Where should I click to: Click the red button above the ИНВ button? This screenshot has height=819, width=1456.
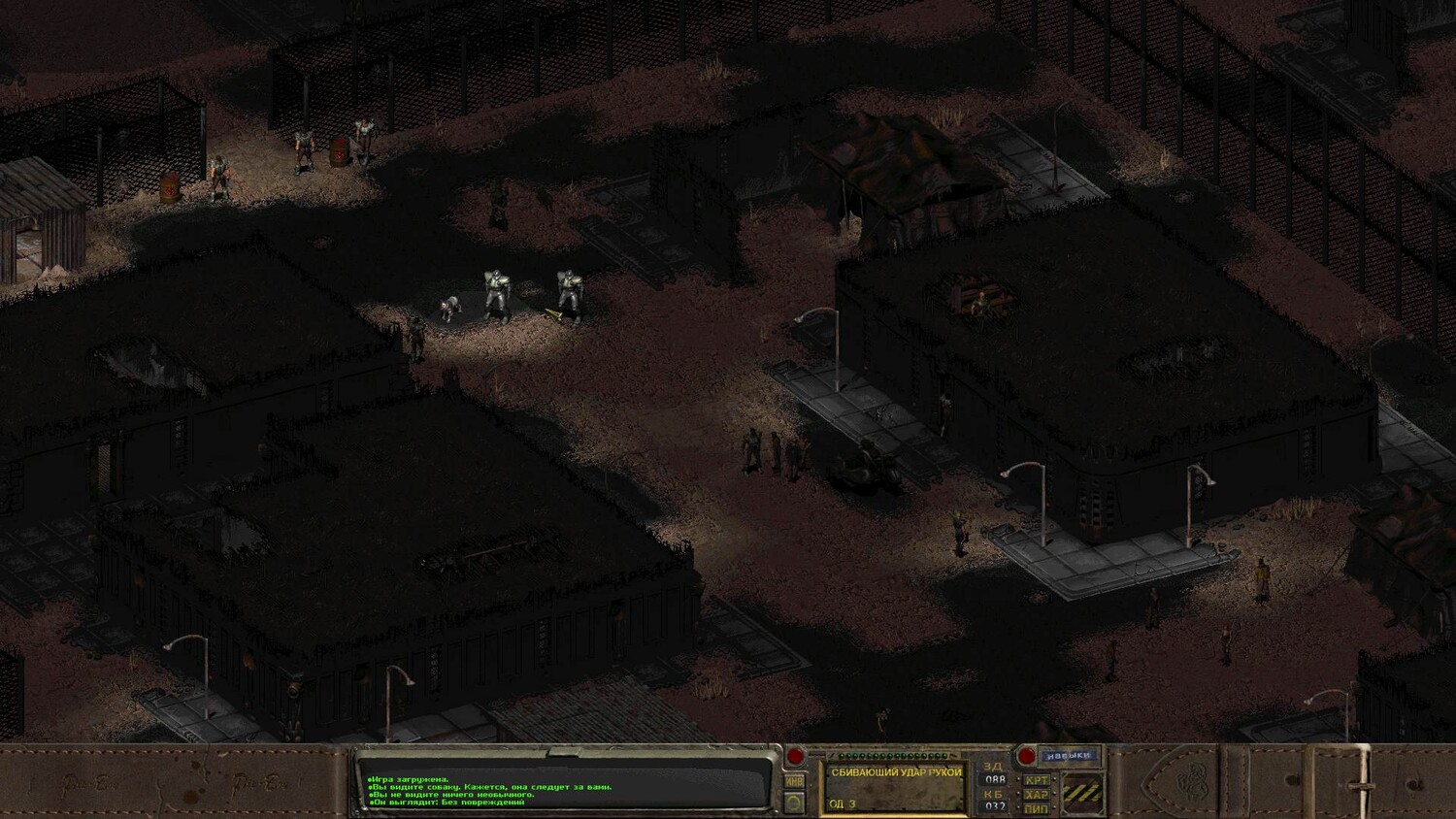[795, 756]
